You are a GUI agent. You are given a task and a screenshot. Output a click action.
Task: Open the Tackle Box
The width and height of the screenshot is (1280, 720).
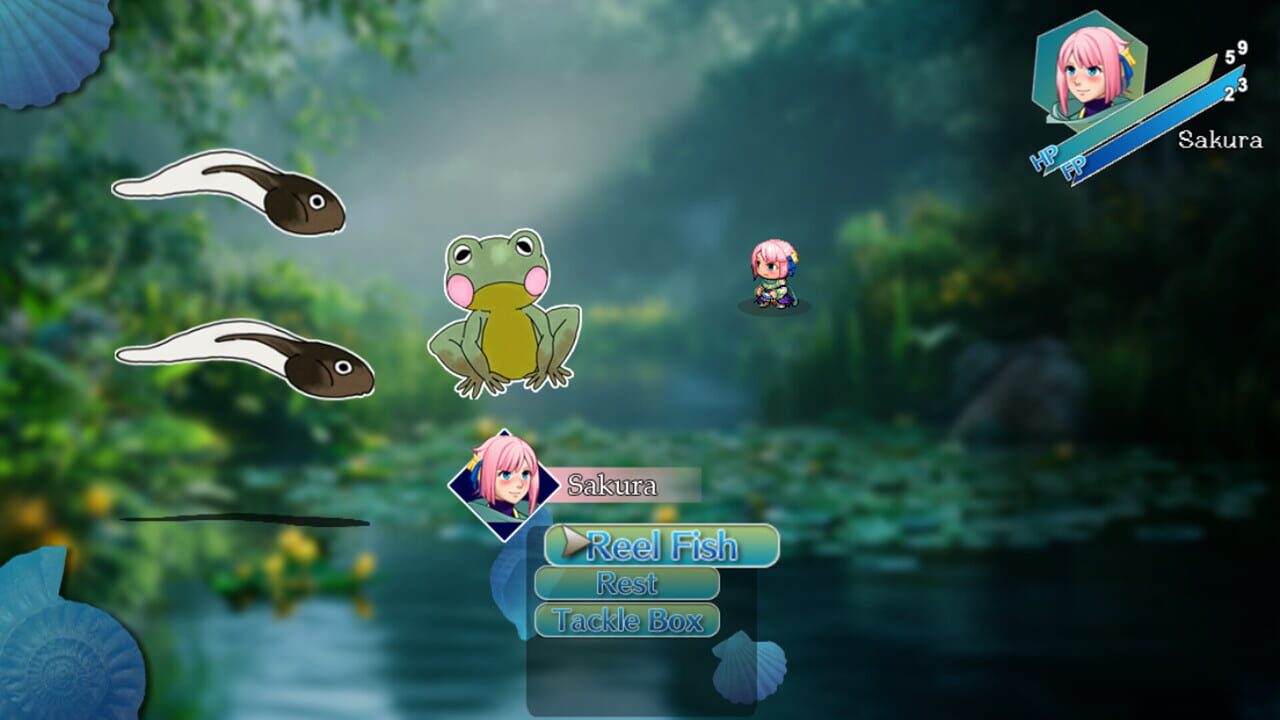point(627,619)
